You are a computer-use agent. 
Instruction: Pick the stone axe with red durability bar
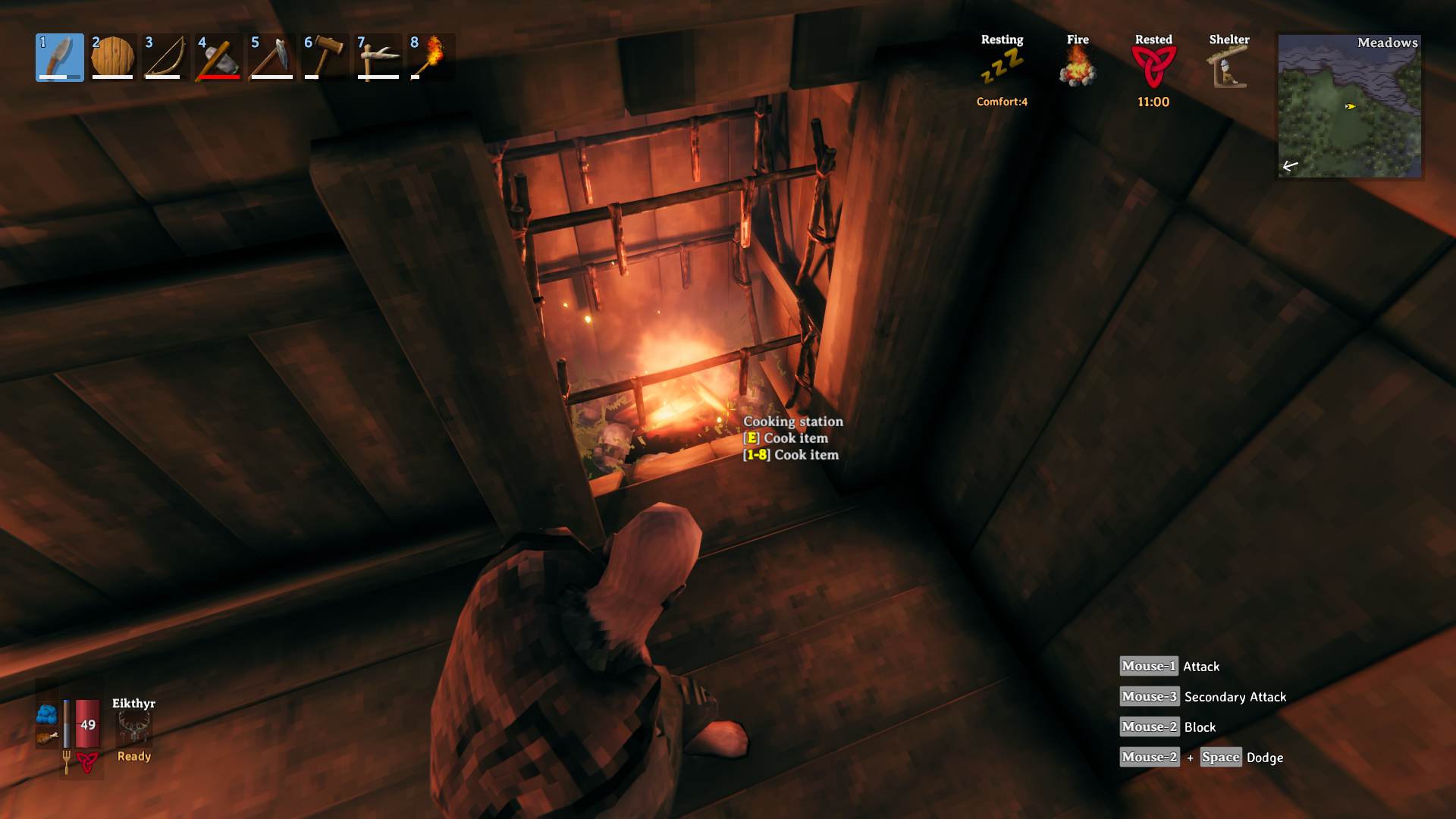[218, 57]
